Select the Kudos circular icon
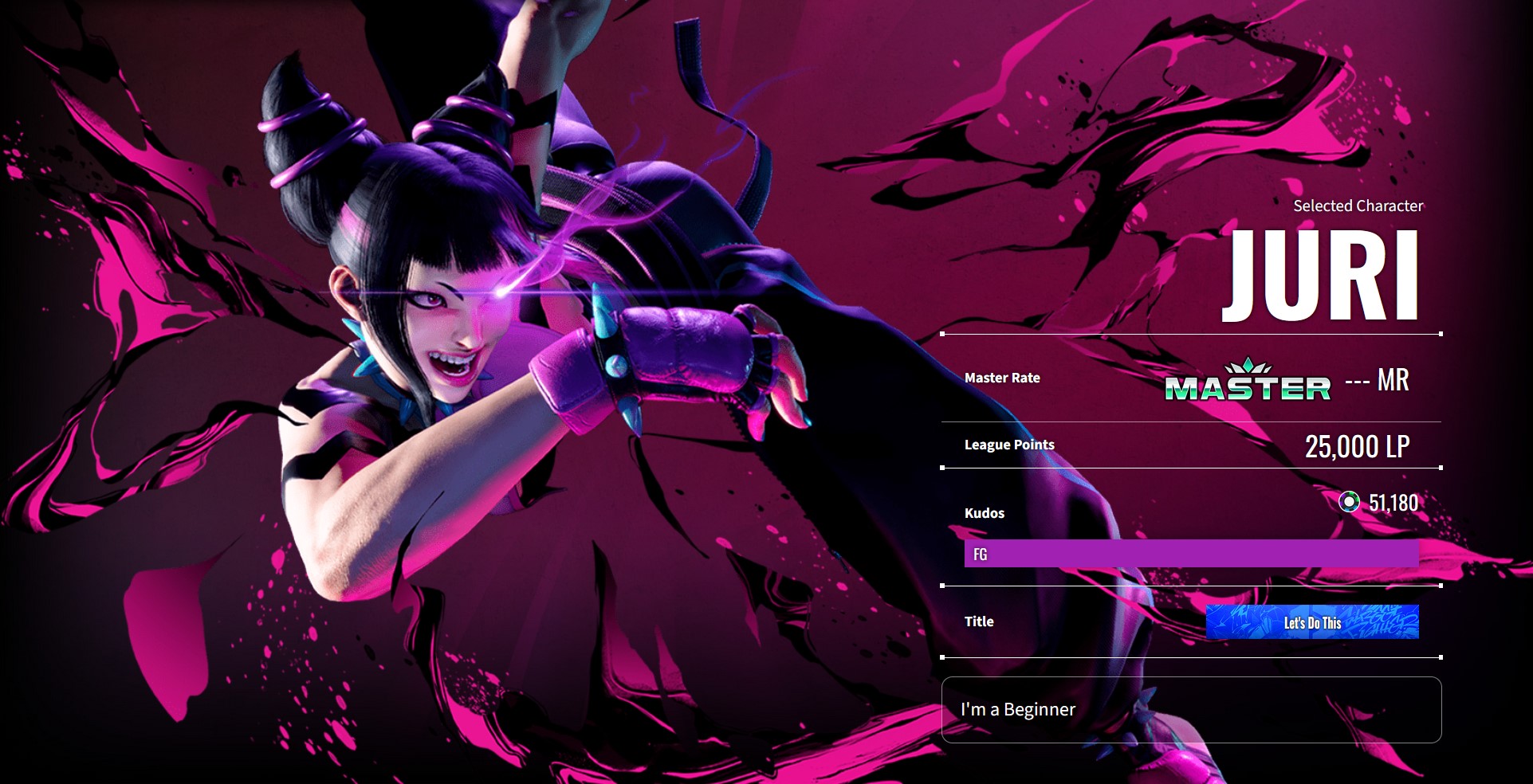 [1349, 502]
